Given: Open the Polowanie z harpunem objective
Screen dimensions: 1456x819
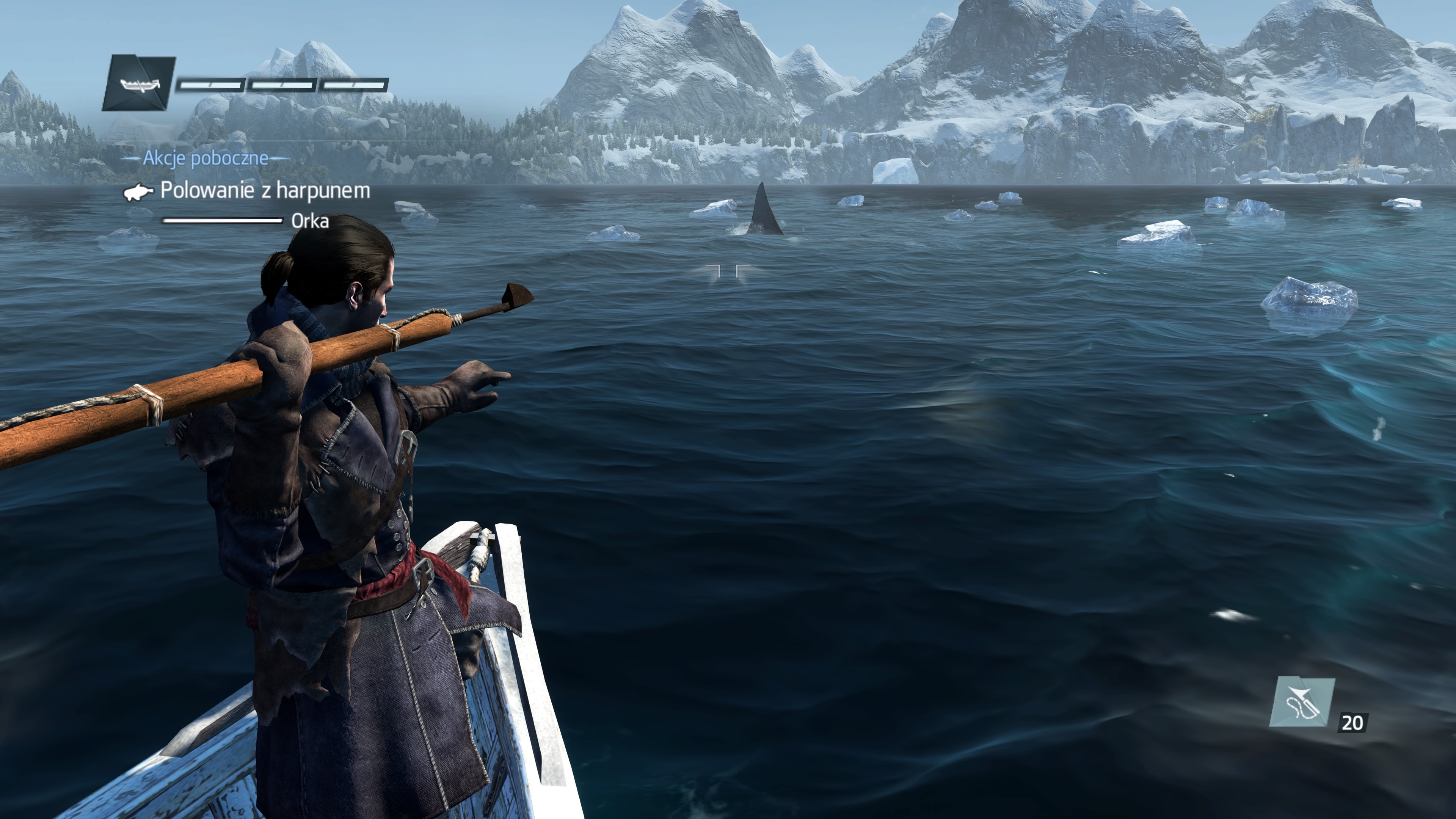Looking at the screenshot, I should pos(265,191).
